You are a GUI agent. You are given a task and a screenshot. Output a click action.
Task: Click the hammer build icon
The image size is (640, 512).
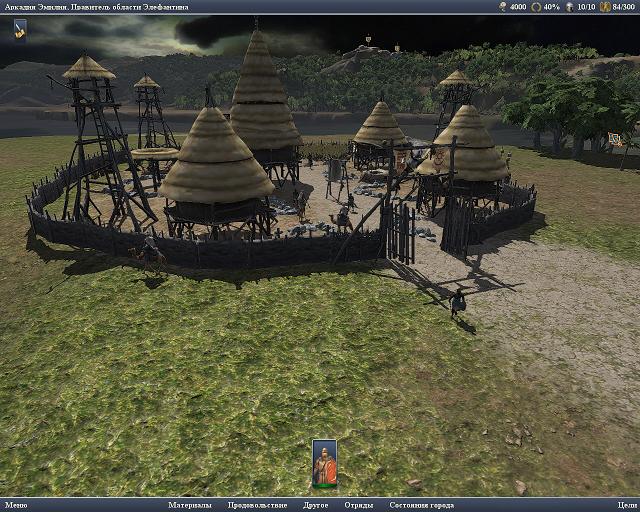coord(20,30)
